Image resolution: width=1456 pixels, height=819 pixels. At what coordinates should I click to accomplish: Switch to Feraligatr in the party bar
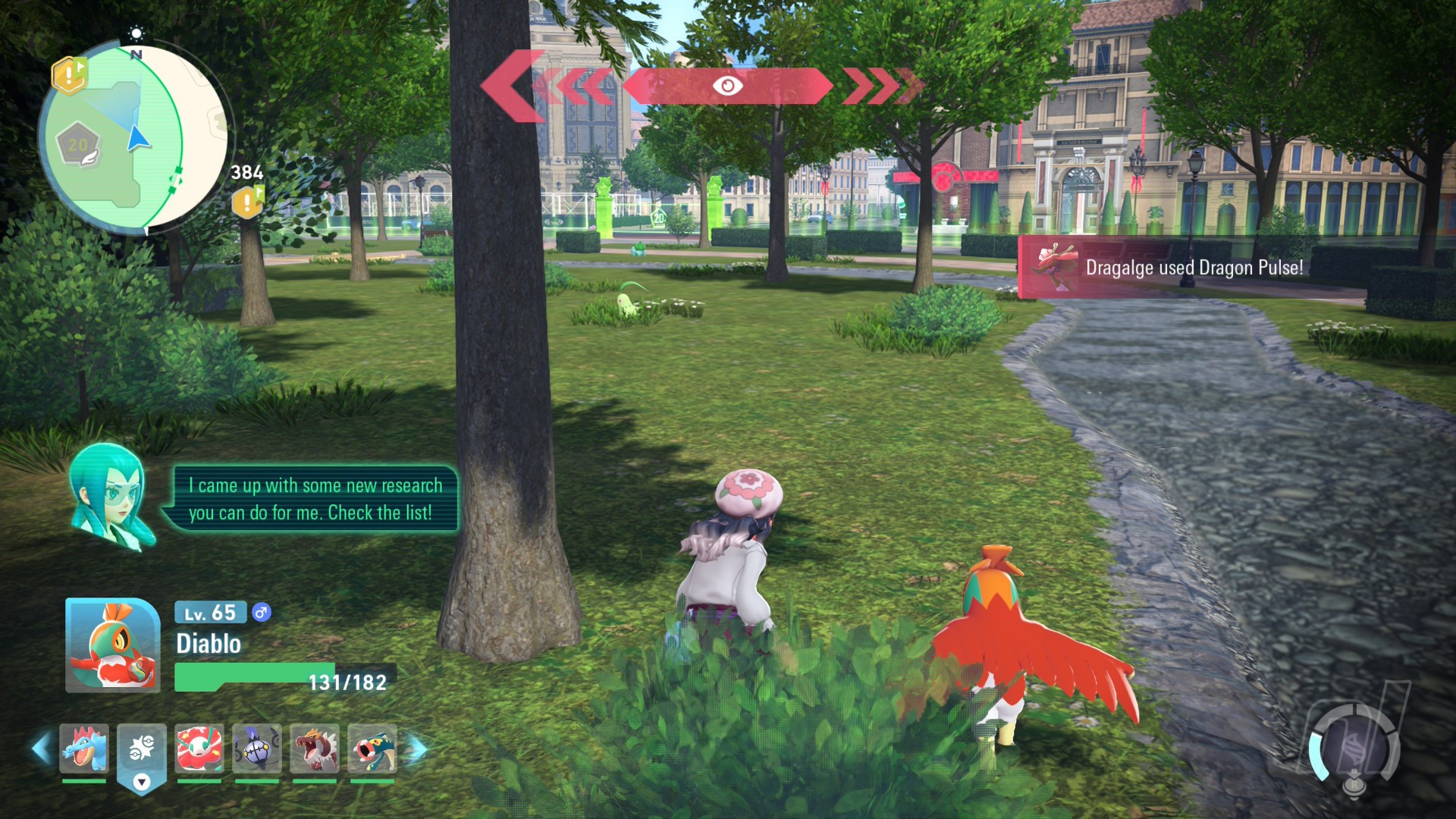coord(84,748)
